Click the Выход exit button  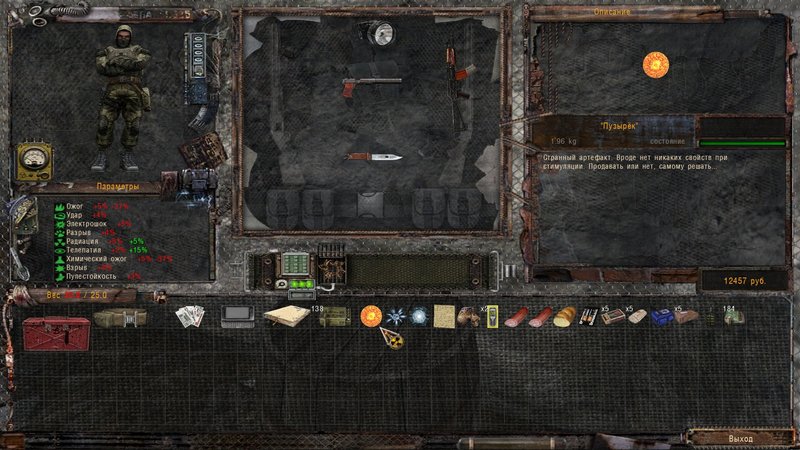[741, 438]
